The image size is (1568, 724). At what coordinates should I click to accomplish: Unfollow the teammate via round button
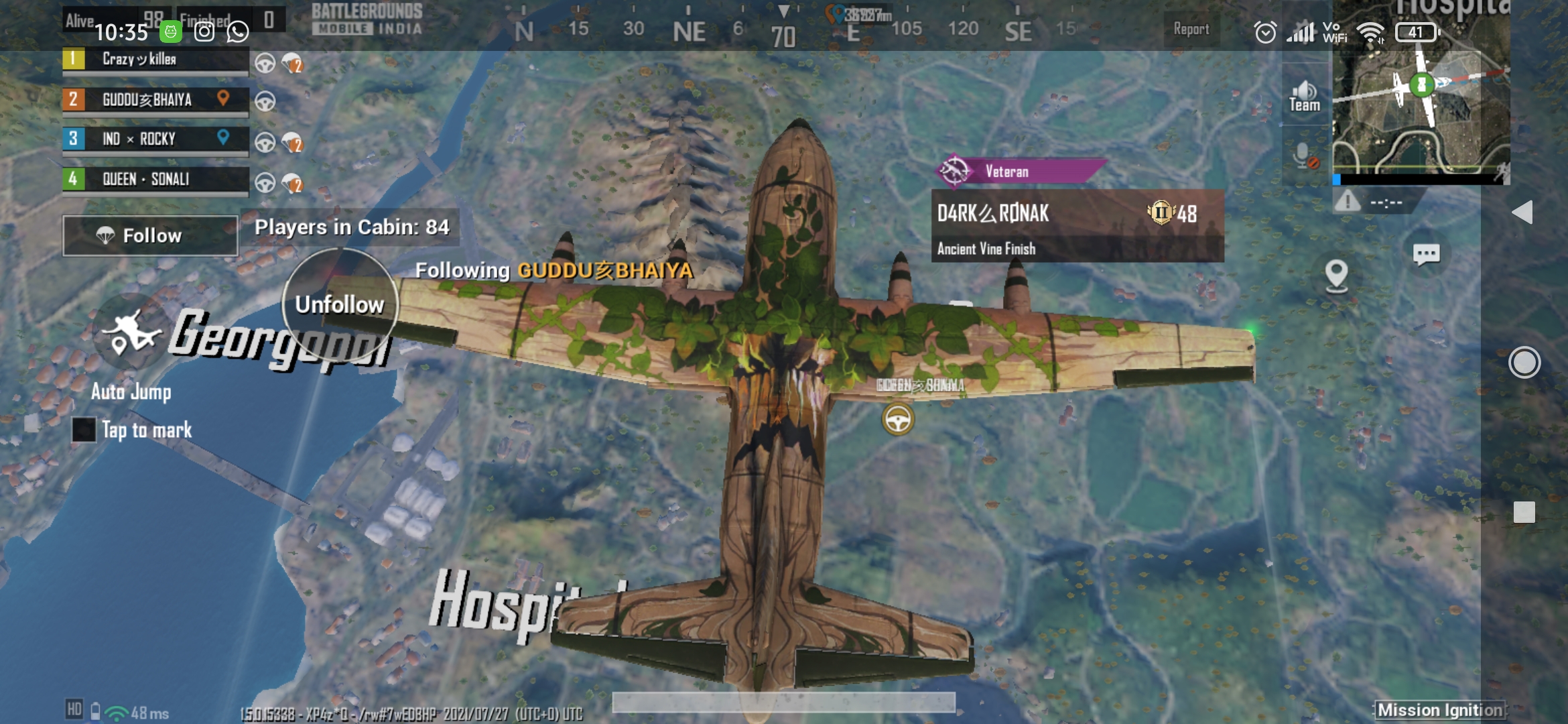340,305
